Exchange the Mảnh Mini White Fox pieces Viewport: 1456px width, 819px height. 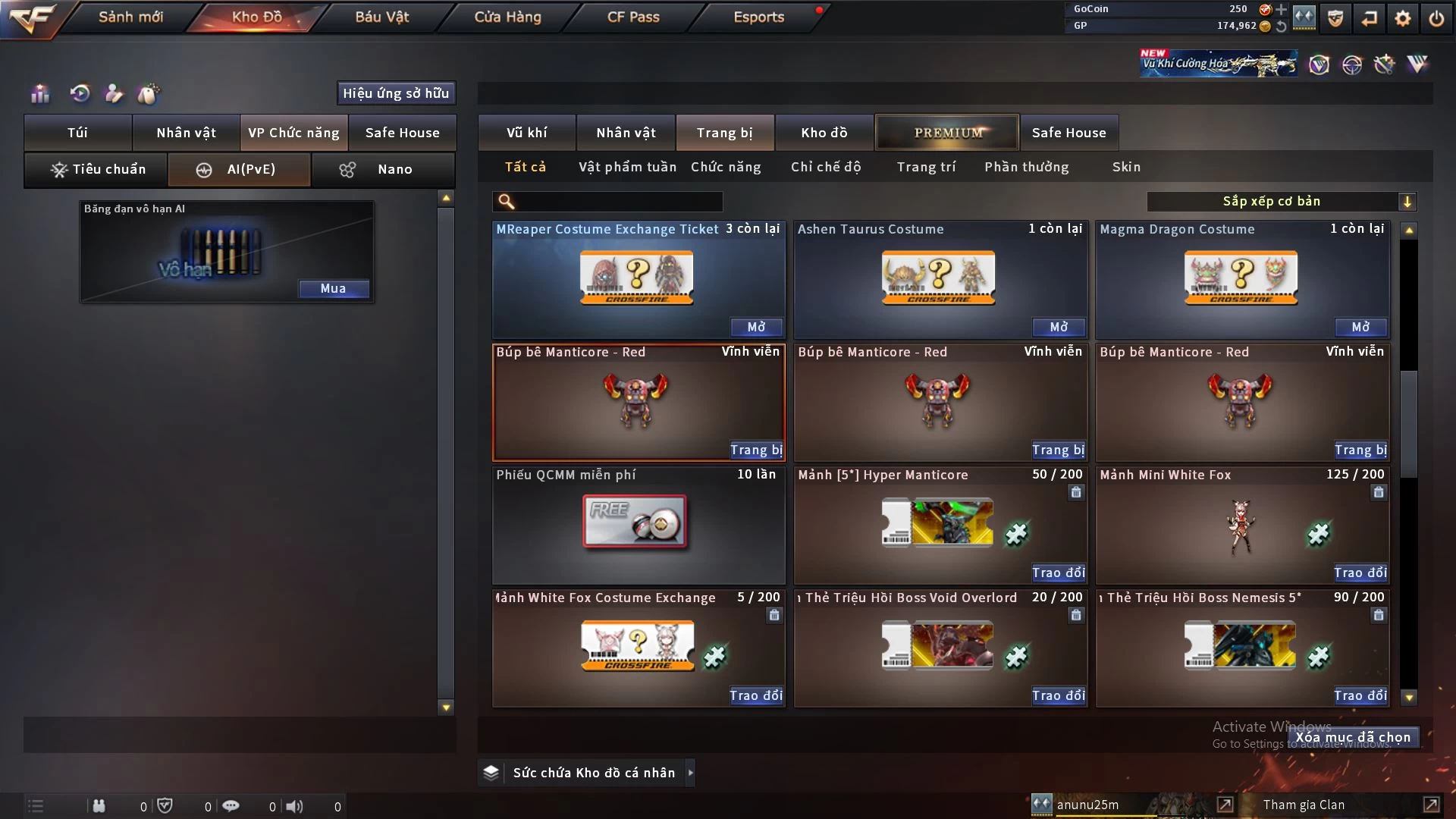pos(1360,573)
